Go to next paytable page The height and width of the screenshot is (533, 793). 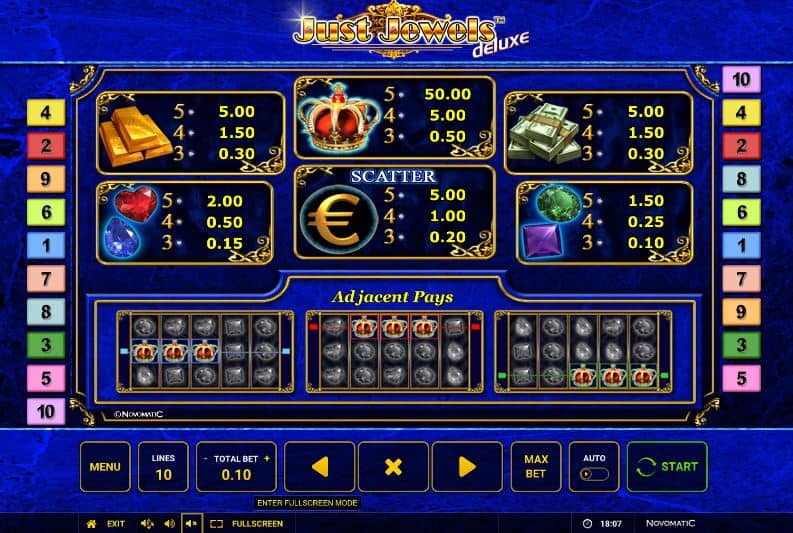pos(466,467)
